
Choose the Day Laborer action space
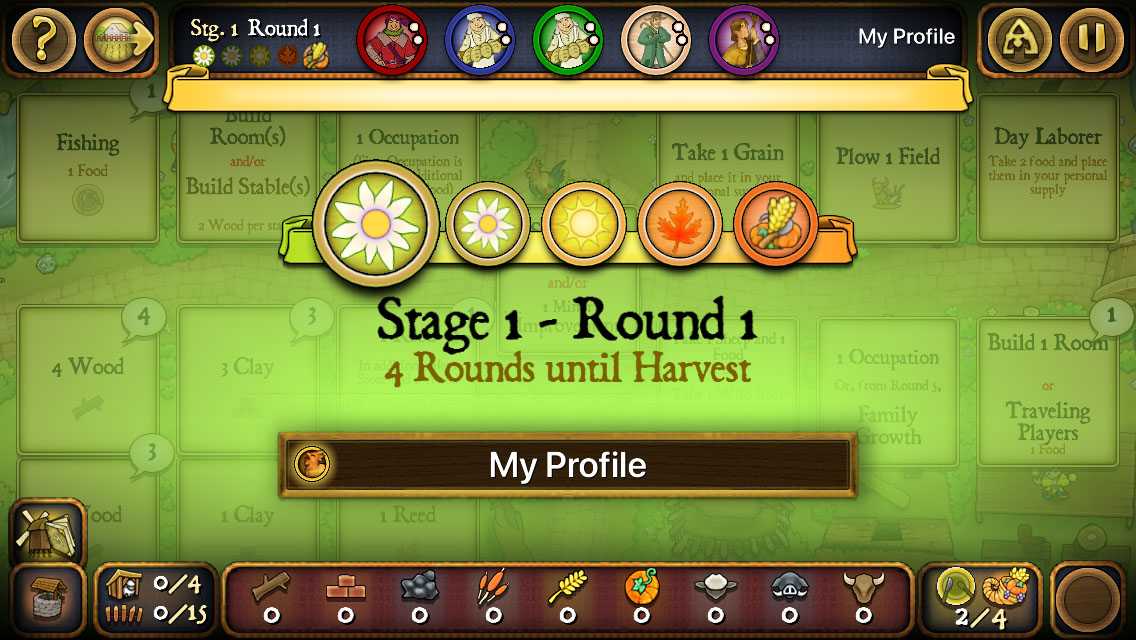click(1047, 165)
